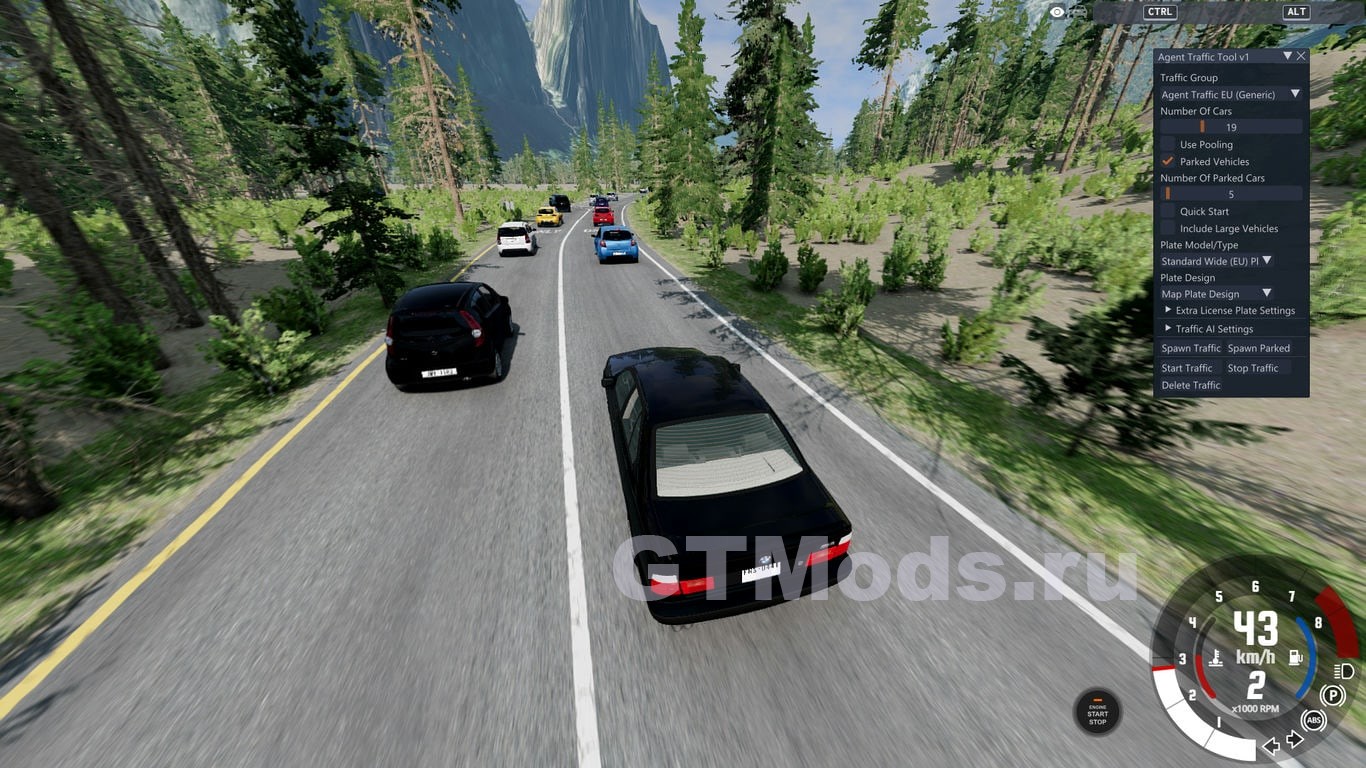The height and width of the screenshot is (768, 1366).
Task: Open the Plate Model/Type dropdown
Action: tap(1216, 261)
